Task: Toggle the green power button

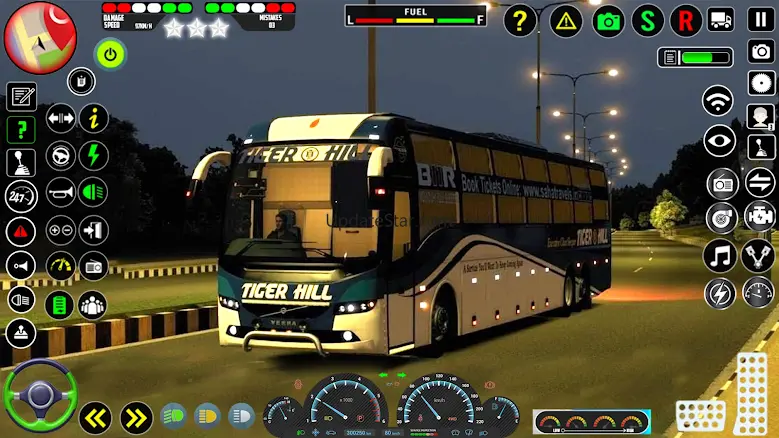Action: pyautogui.click(x=110, y=53)
